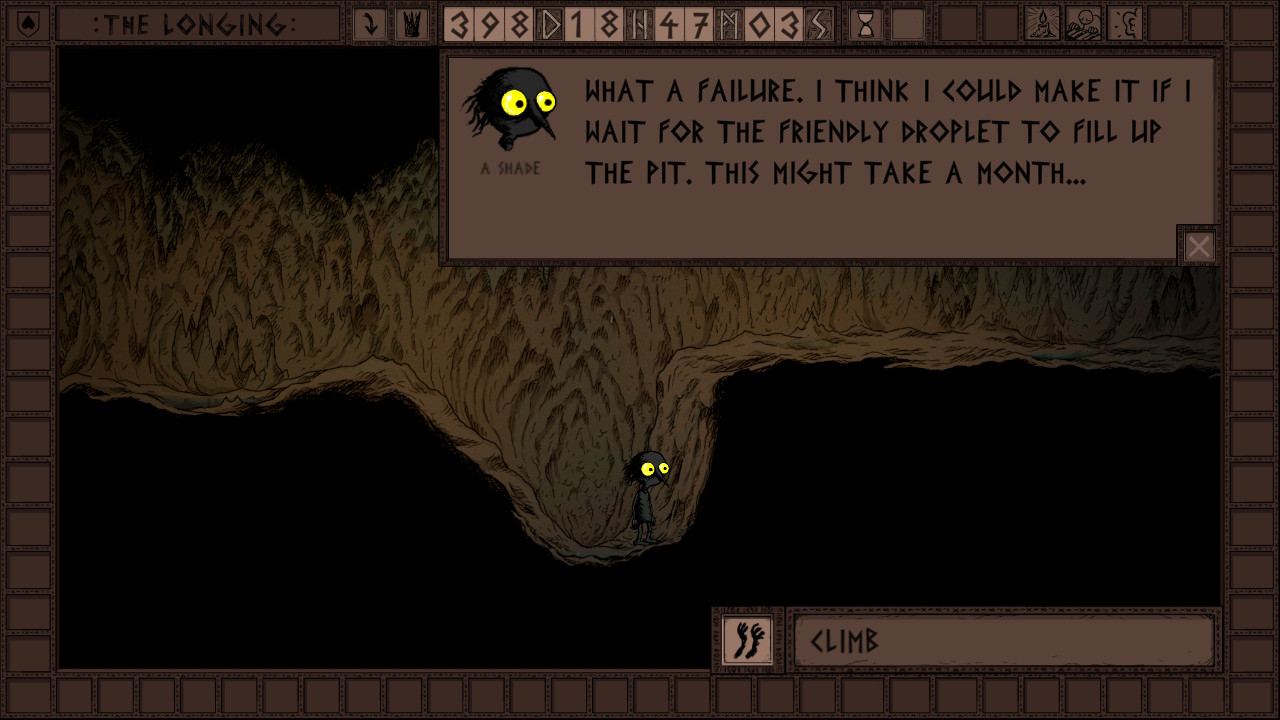Click the down arrow icon
Viewport: 1280px width, 720px height.
370,24
